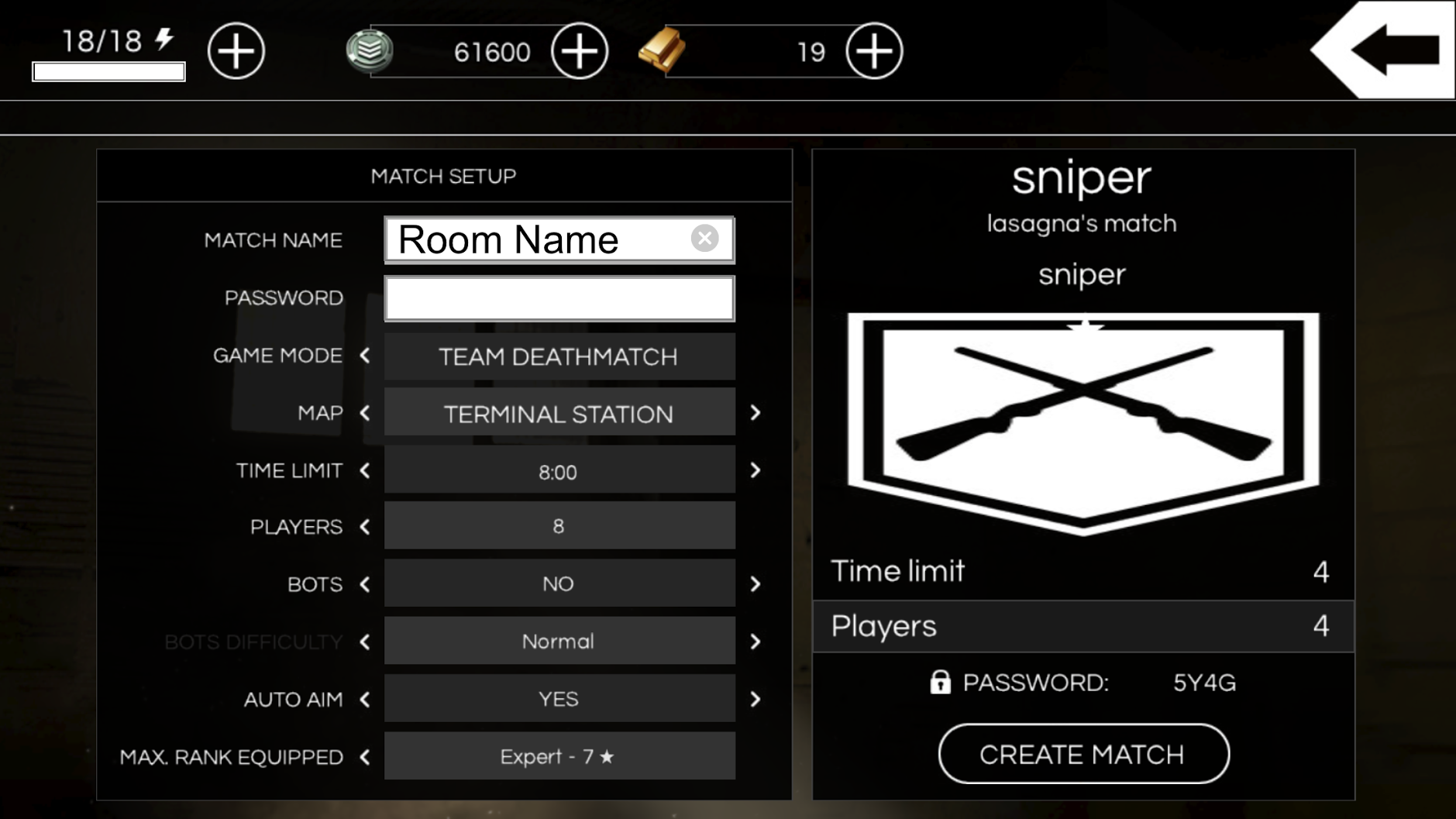Buy more cash next to 61600
1456x819 pixels.
(579, 51)
